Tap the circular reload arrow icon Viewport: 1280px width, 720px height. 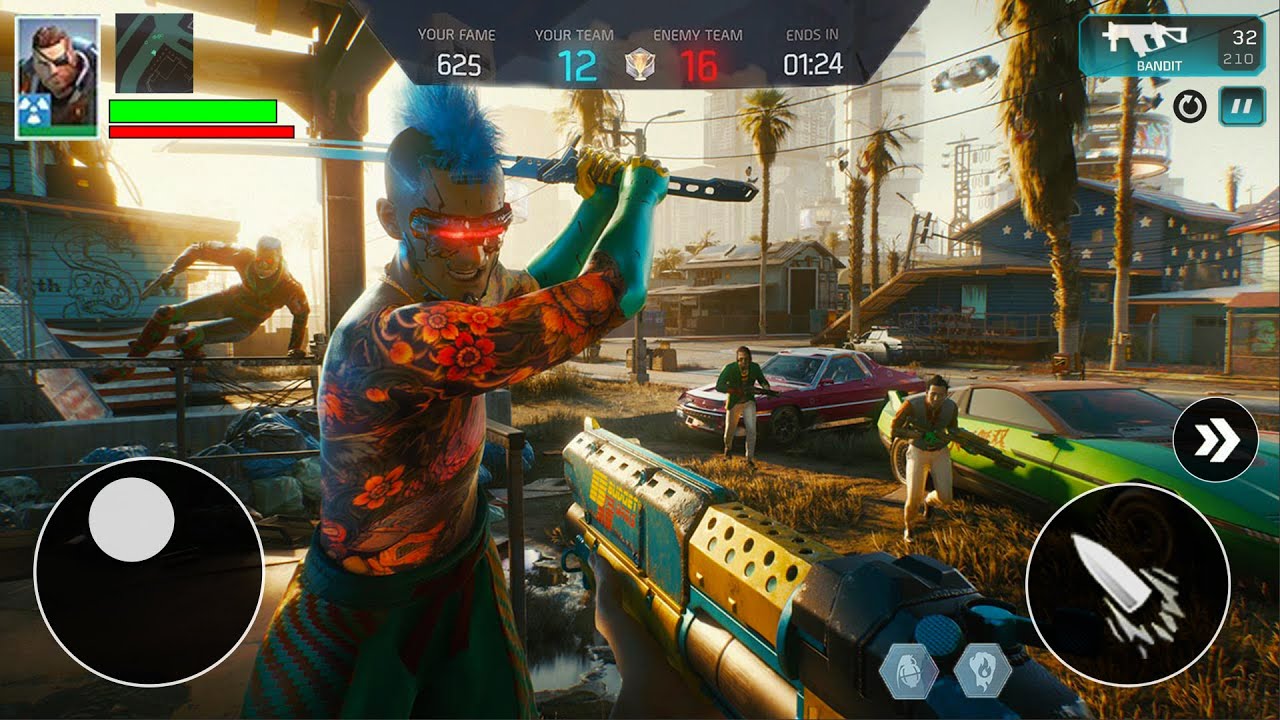tap(1189, 107)
